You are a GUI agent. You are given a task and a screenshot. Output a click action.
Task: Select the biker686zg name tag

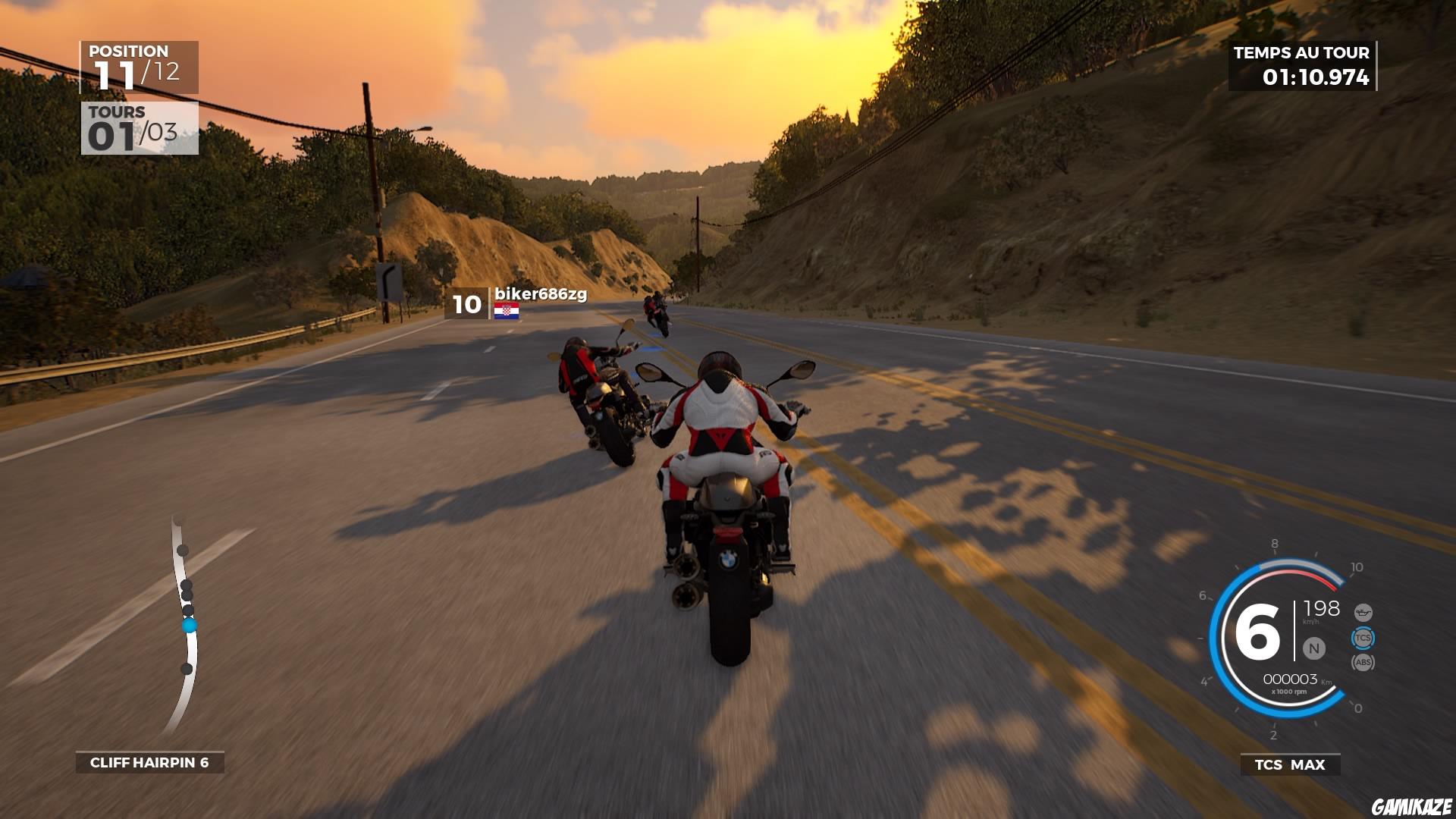pyautogui.click(x=540, y=294)
